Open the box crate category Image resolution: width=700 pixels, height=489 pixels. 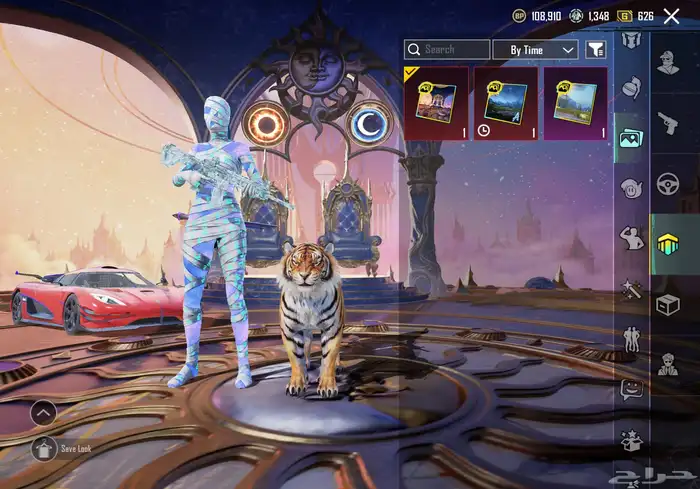click(x=668, y=305)
